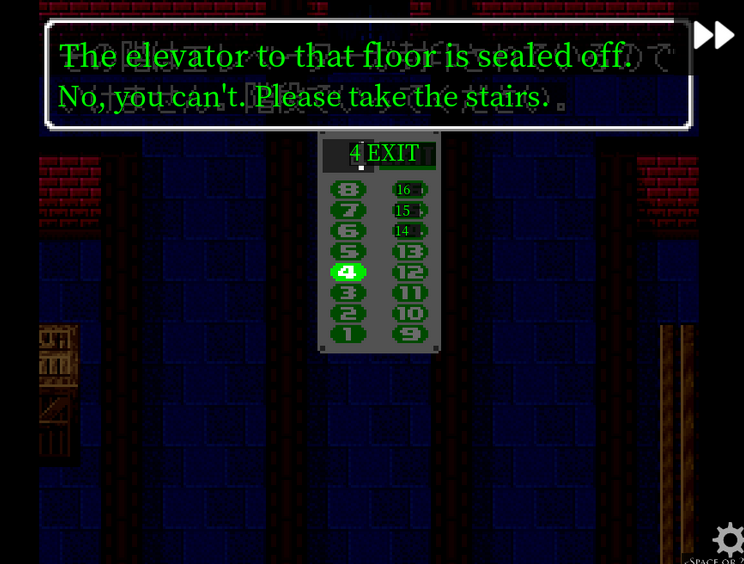
Task: Pick the floor 16 button
Action: click(x=409, y=190)
